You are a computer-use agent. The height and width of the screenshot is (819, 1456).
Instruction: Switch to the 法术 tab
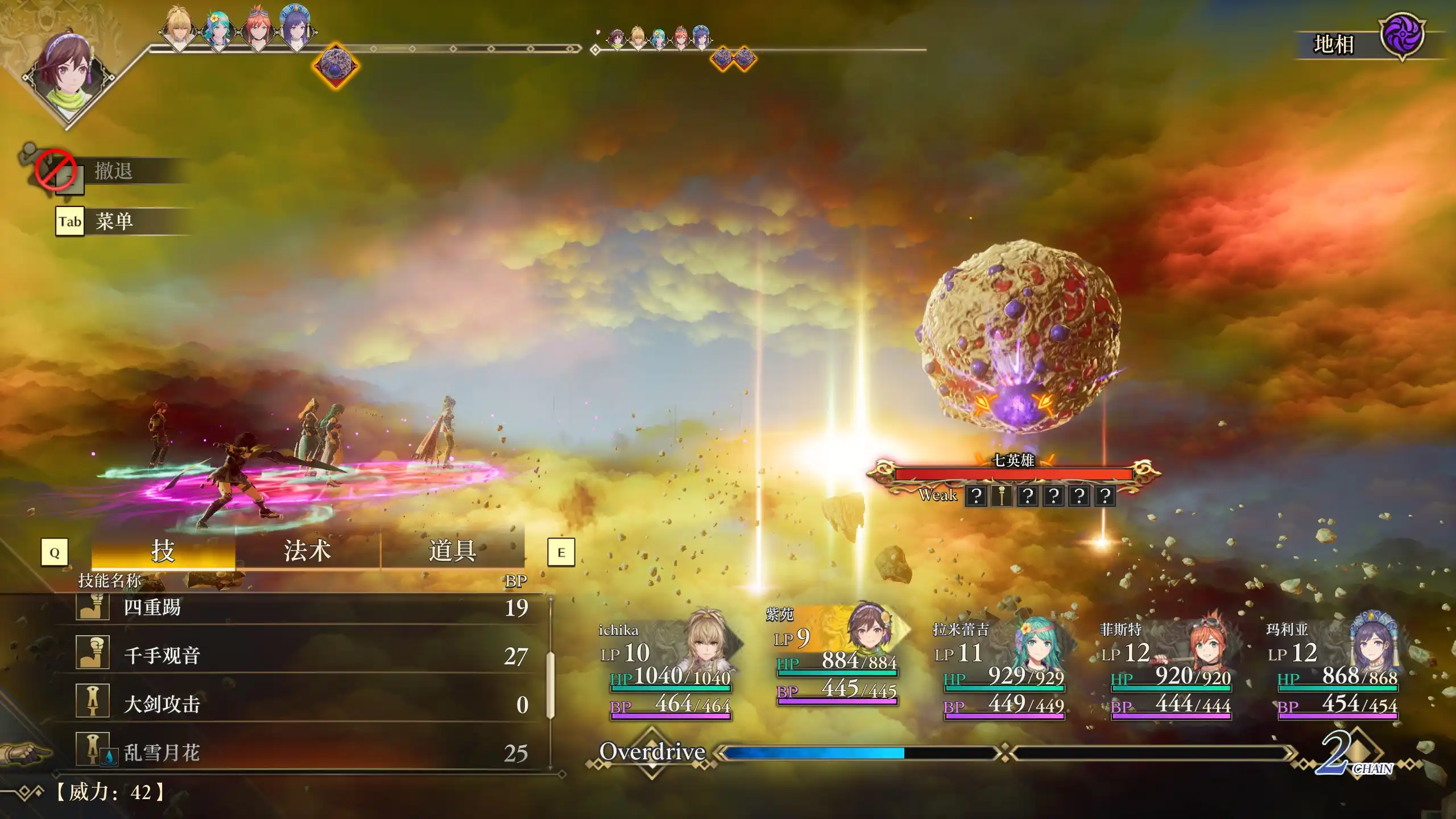point(307,551)
